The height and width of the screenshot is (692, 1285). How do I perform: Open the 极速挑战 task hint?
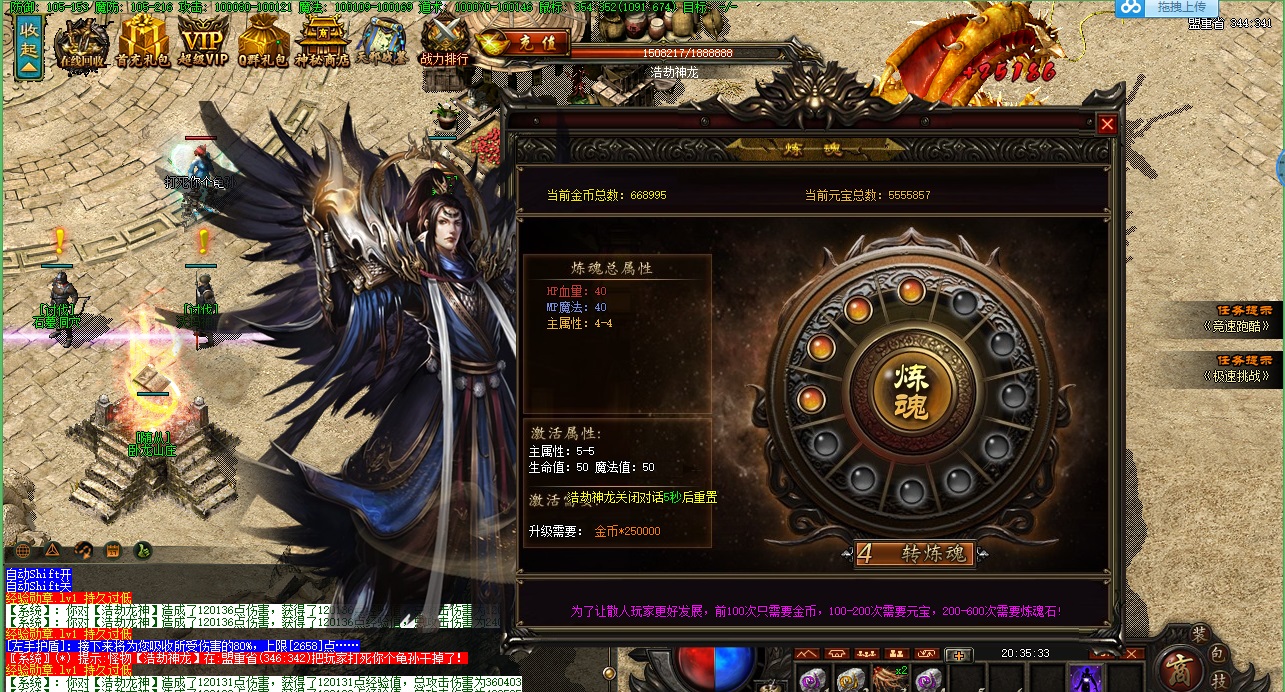[x=1238, y=369]
